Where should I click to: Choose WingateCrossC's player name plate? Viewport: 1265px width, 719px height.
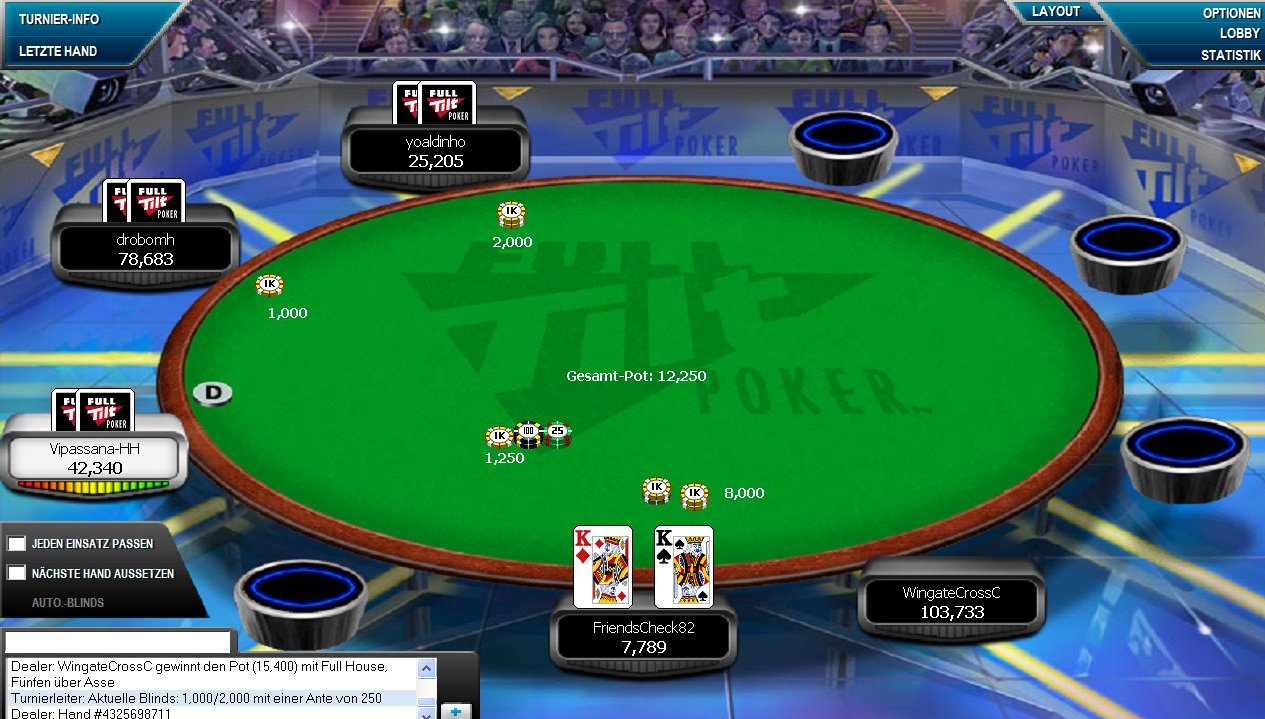click(951, 602)
